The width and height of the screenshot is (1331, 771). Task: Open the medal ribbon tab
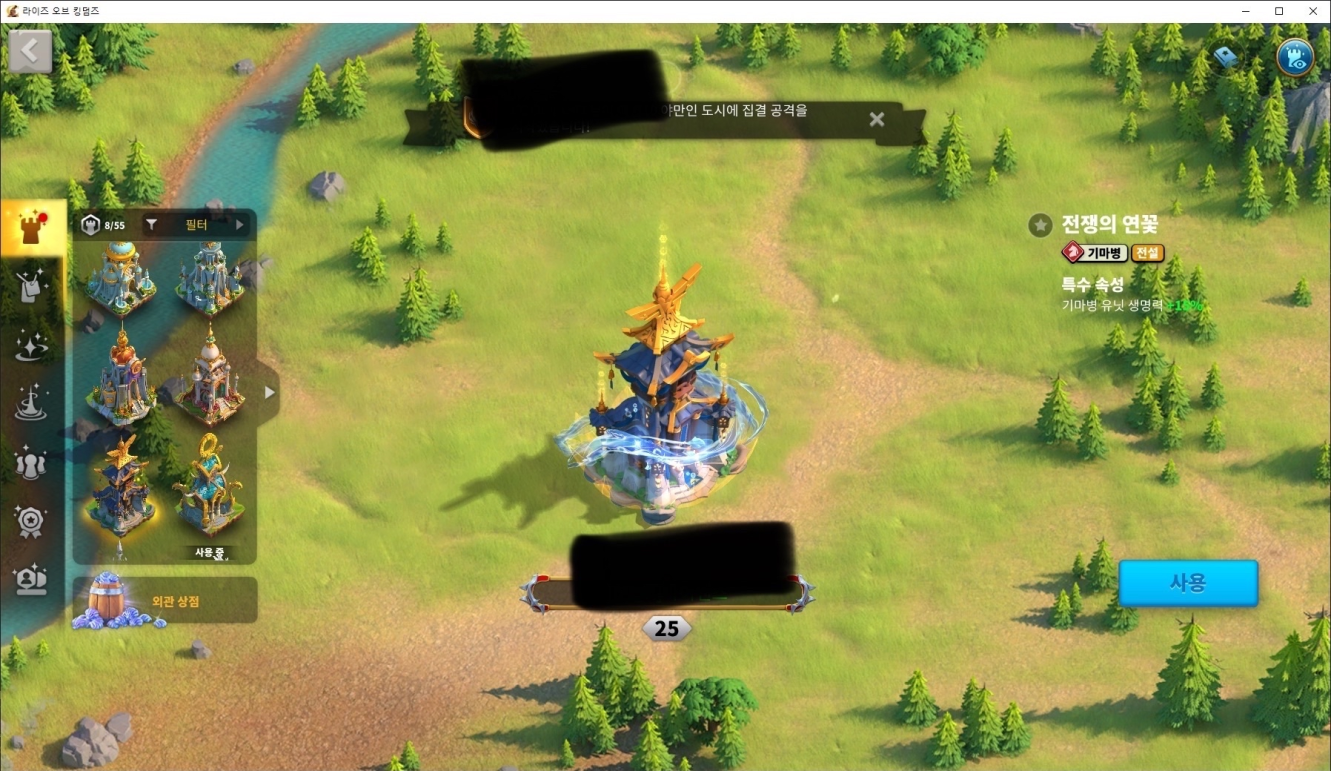coord(32,520)
